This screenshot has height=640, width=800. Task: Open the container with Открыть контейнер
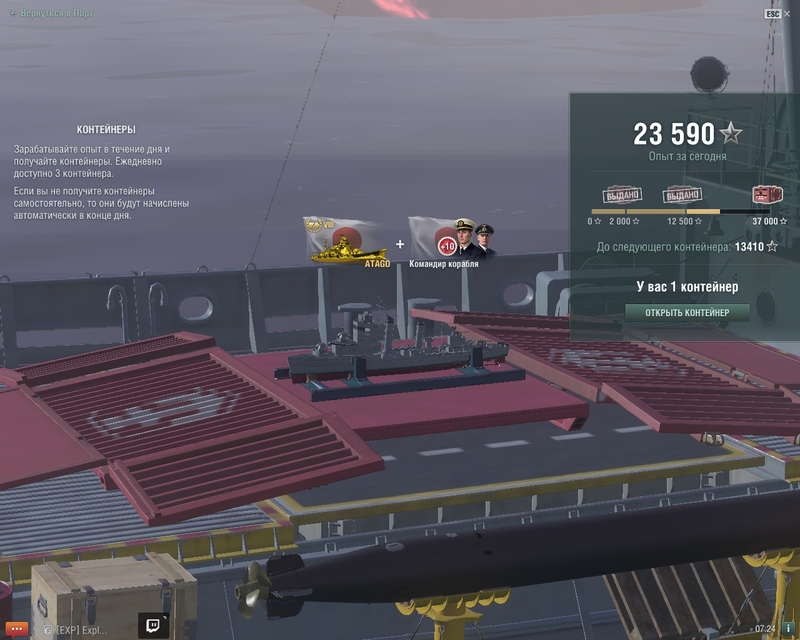(687, 312)
